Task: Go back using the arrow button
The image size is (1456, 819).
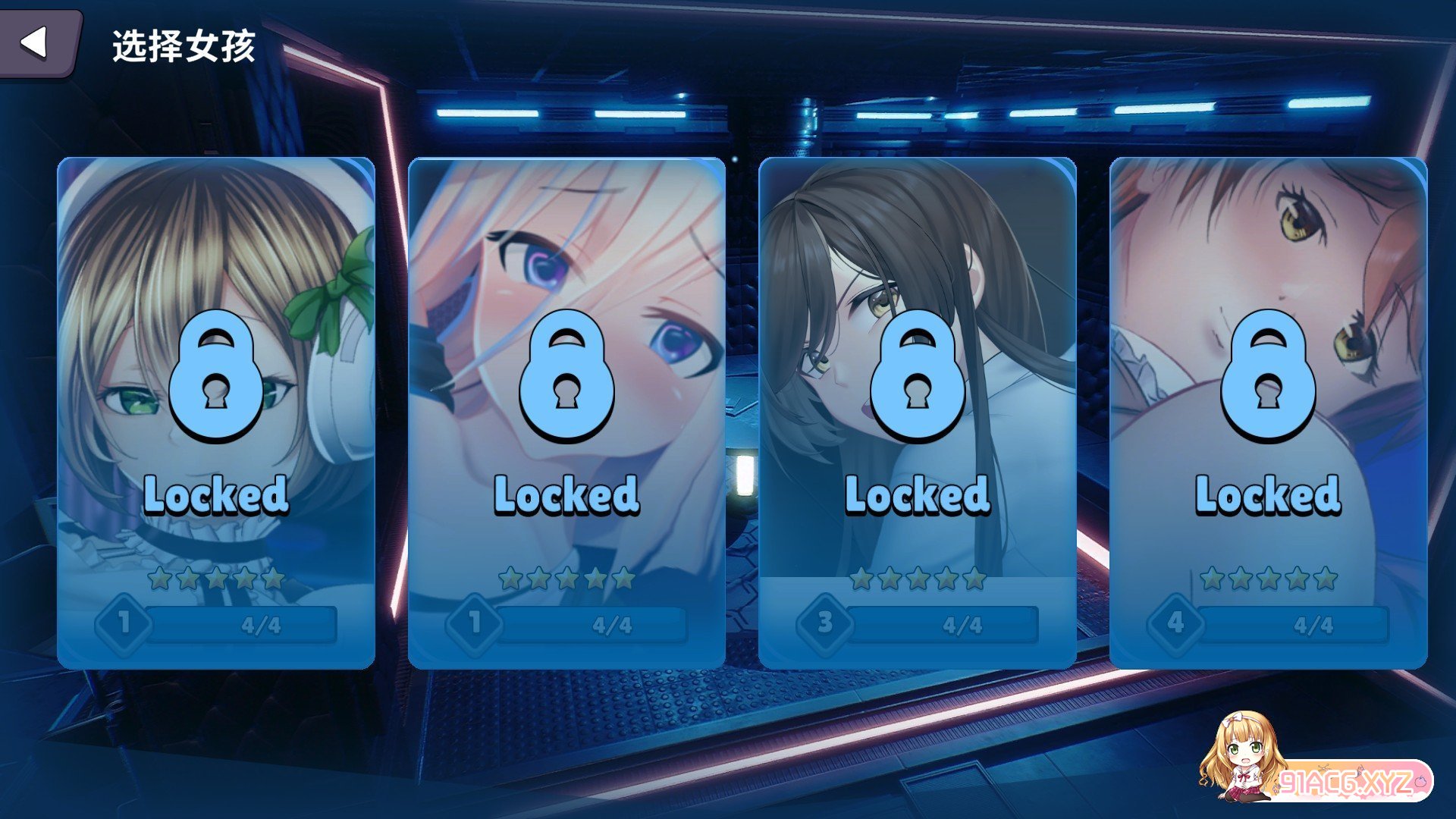Action: (x=36, y=43)
